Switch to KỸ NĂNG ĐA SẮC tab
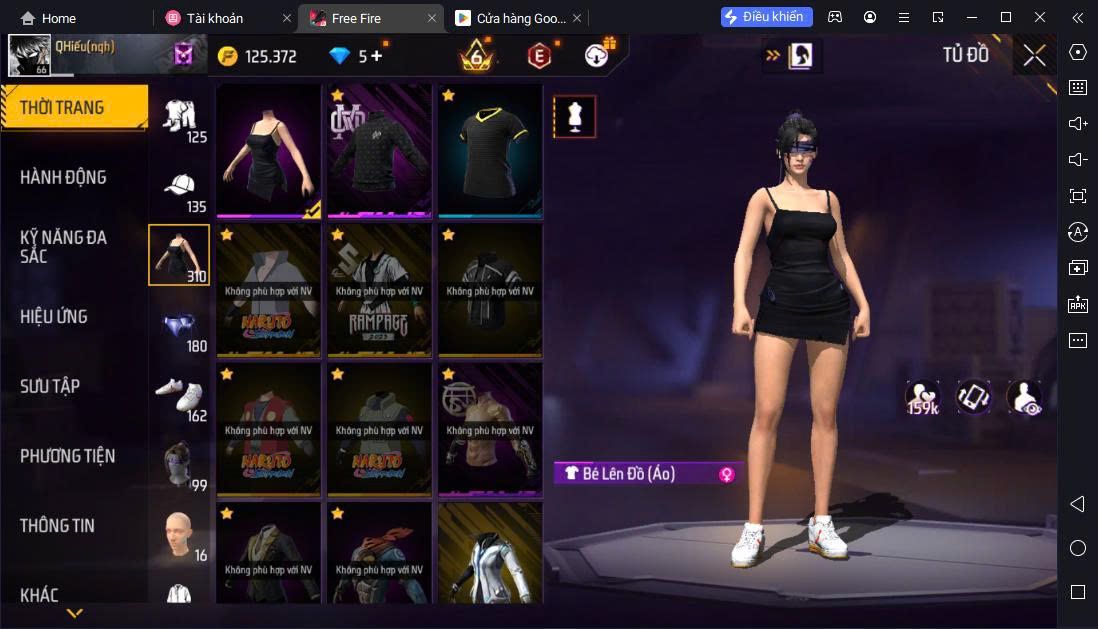This screenshot has width=1098, height=629. click(x=63, y=247)
